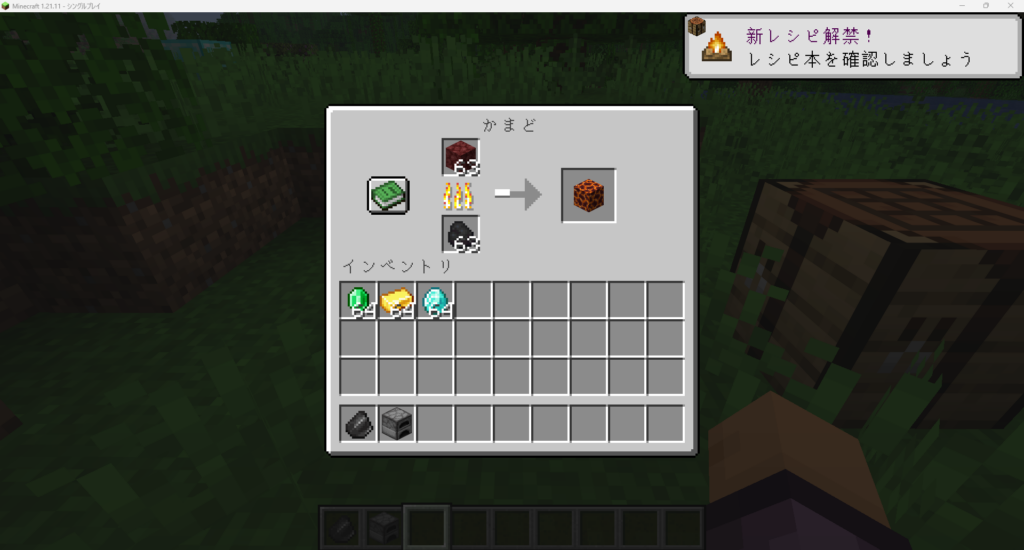Take the magma block from the output slot
1024x550 pixels.
click(x=588, y=195)
